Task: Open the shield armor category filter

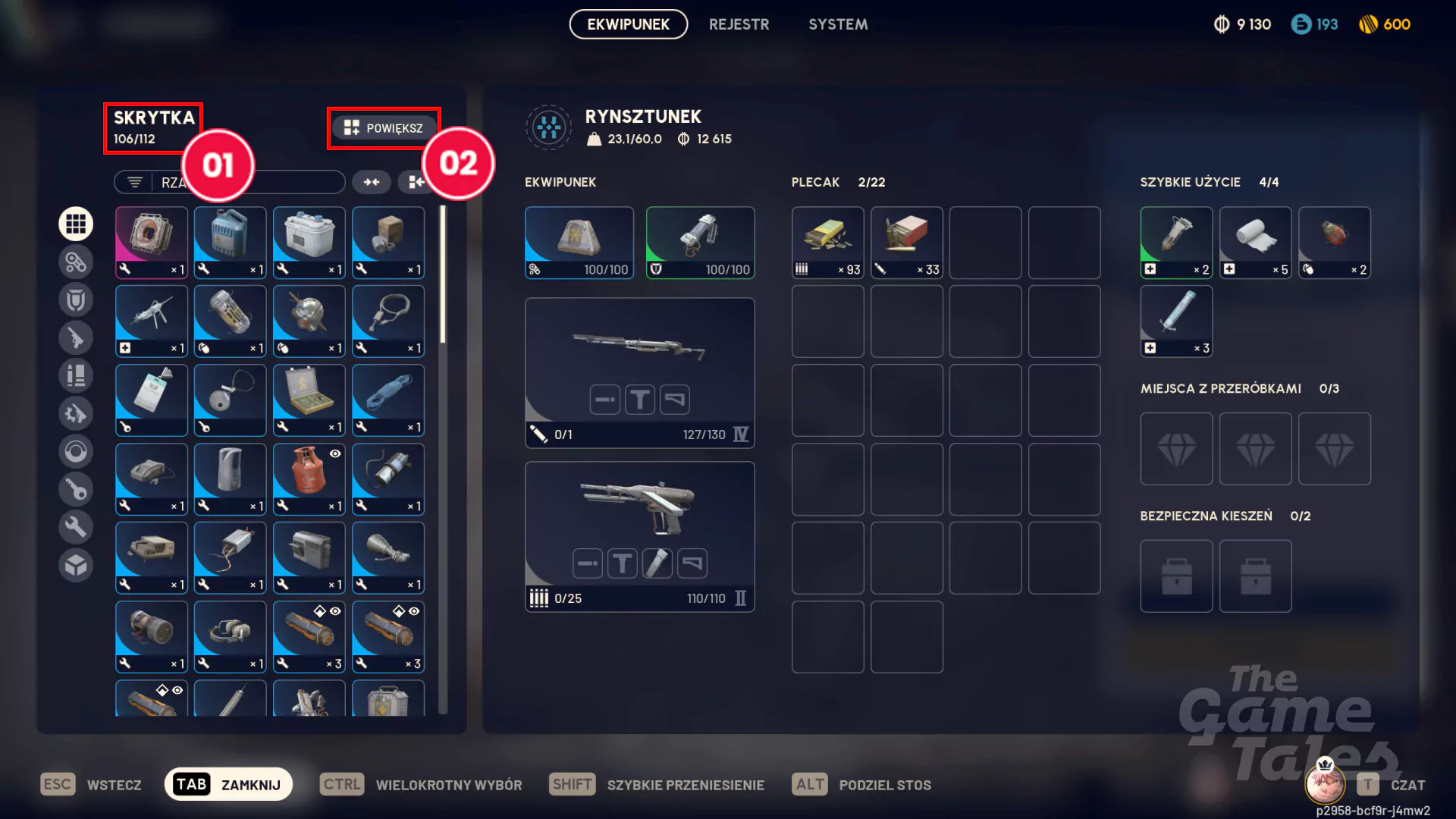Action: [x=76, y=299]
